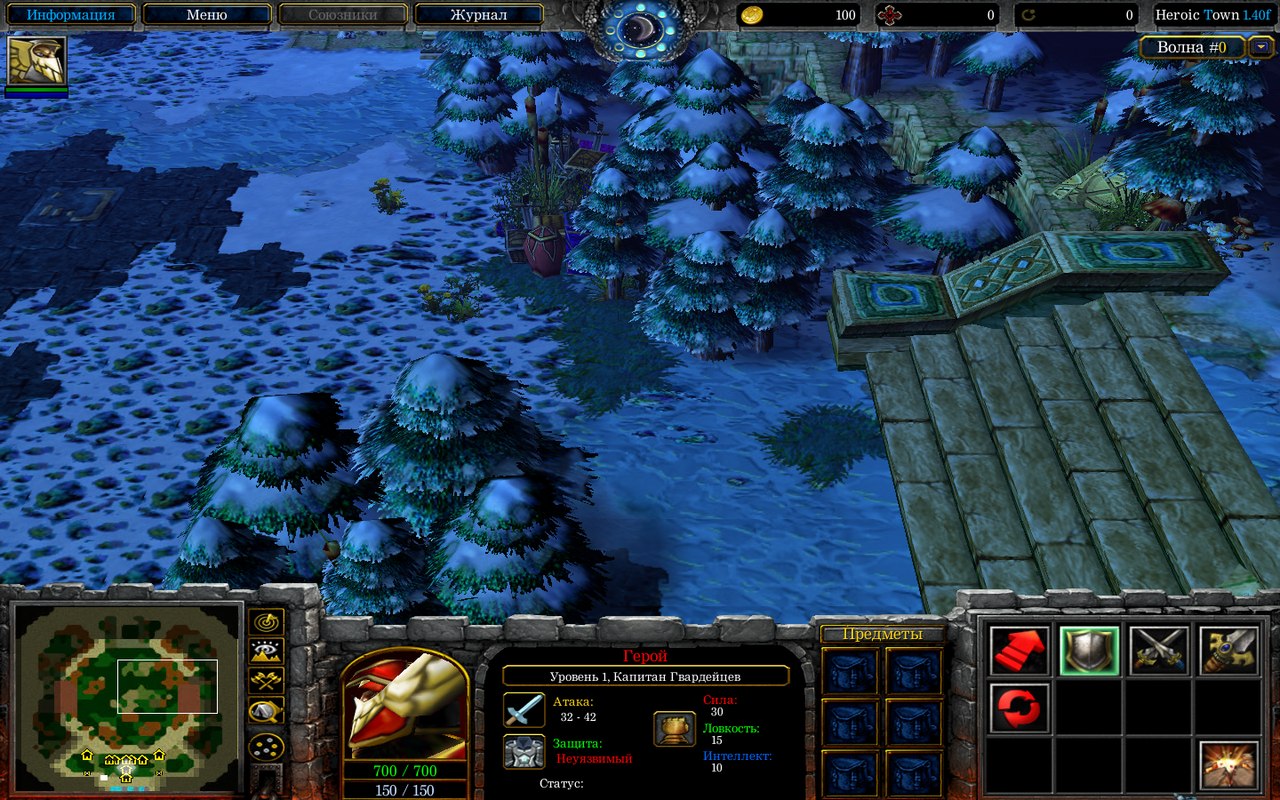Toggle ally color mode with the crossed axes icon
This screenshot has width=1280, height=800.
click(x=266, y=680)
